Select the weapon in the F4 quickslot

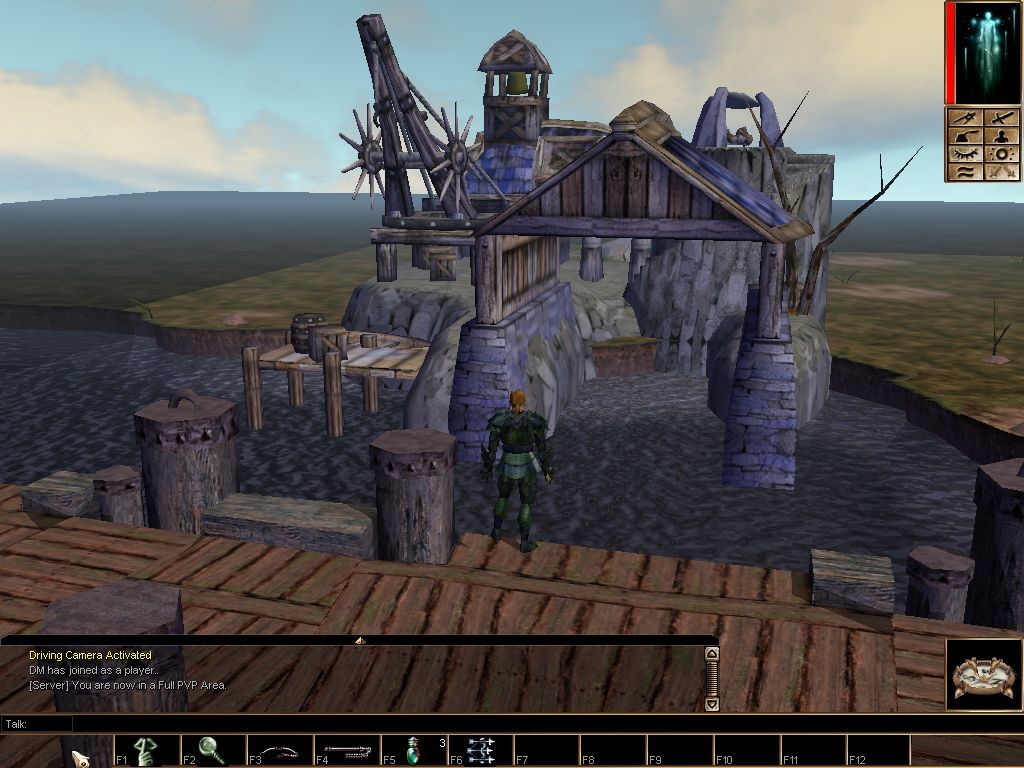coord(347,751)
